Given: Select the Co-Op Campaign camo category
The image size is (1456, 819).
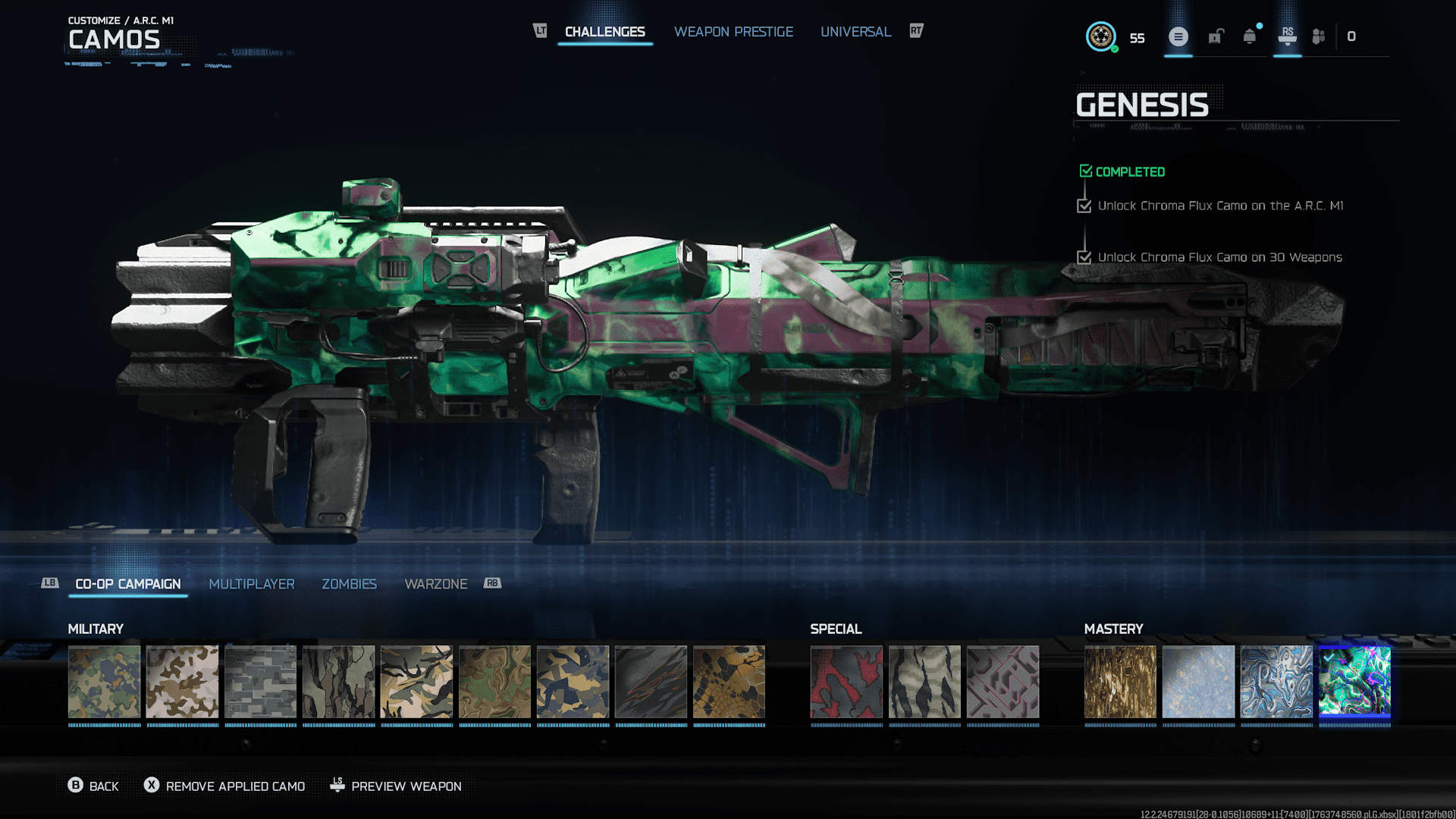Looking at the screenshot, I should pyautogui.click(x=128, y=584).
